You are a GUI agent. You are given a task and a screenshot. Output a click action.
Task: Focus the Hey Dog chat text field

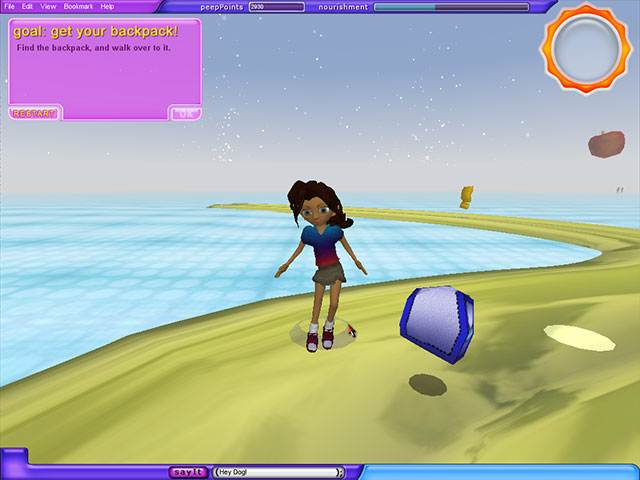[x=277, y=472]
